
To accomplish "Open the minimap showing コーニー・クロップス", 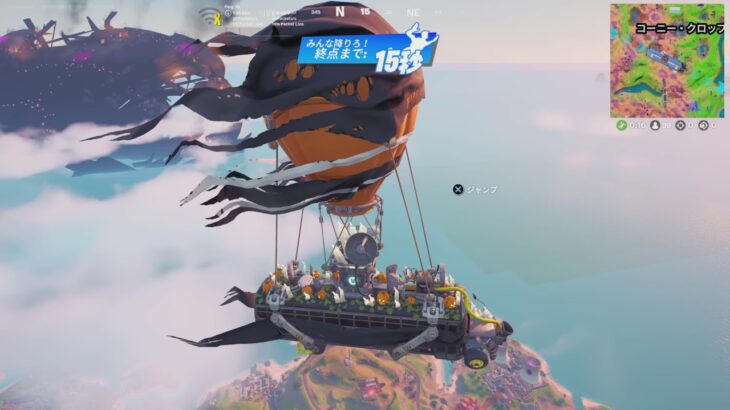I will point(667,60).
